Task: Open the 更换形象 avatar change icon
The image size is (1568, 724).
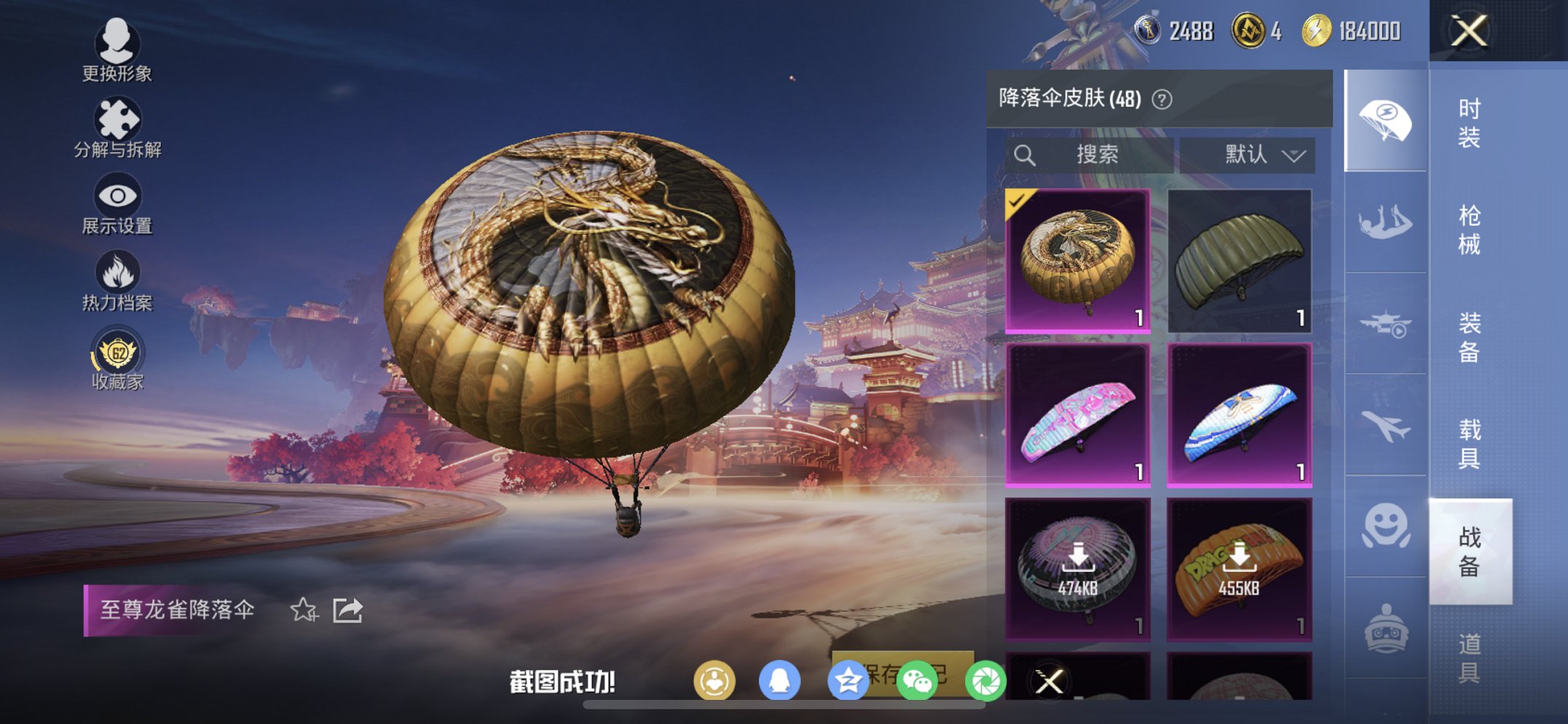Action: [x=117, y=44]
